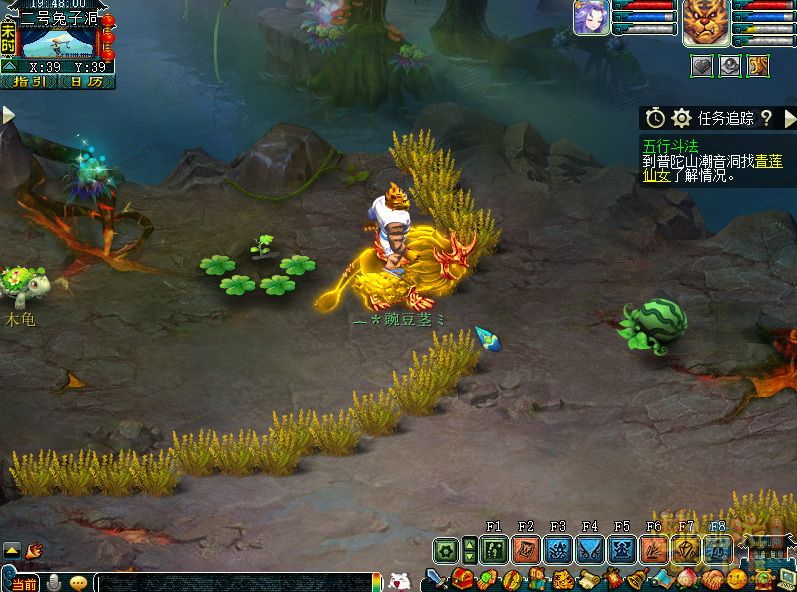Click the minimap scene preview
797x592 pixels.
57,43
